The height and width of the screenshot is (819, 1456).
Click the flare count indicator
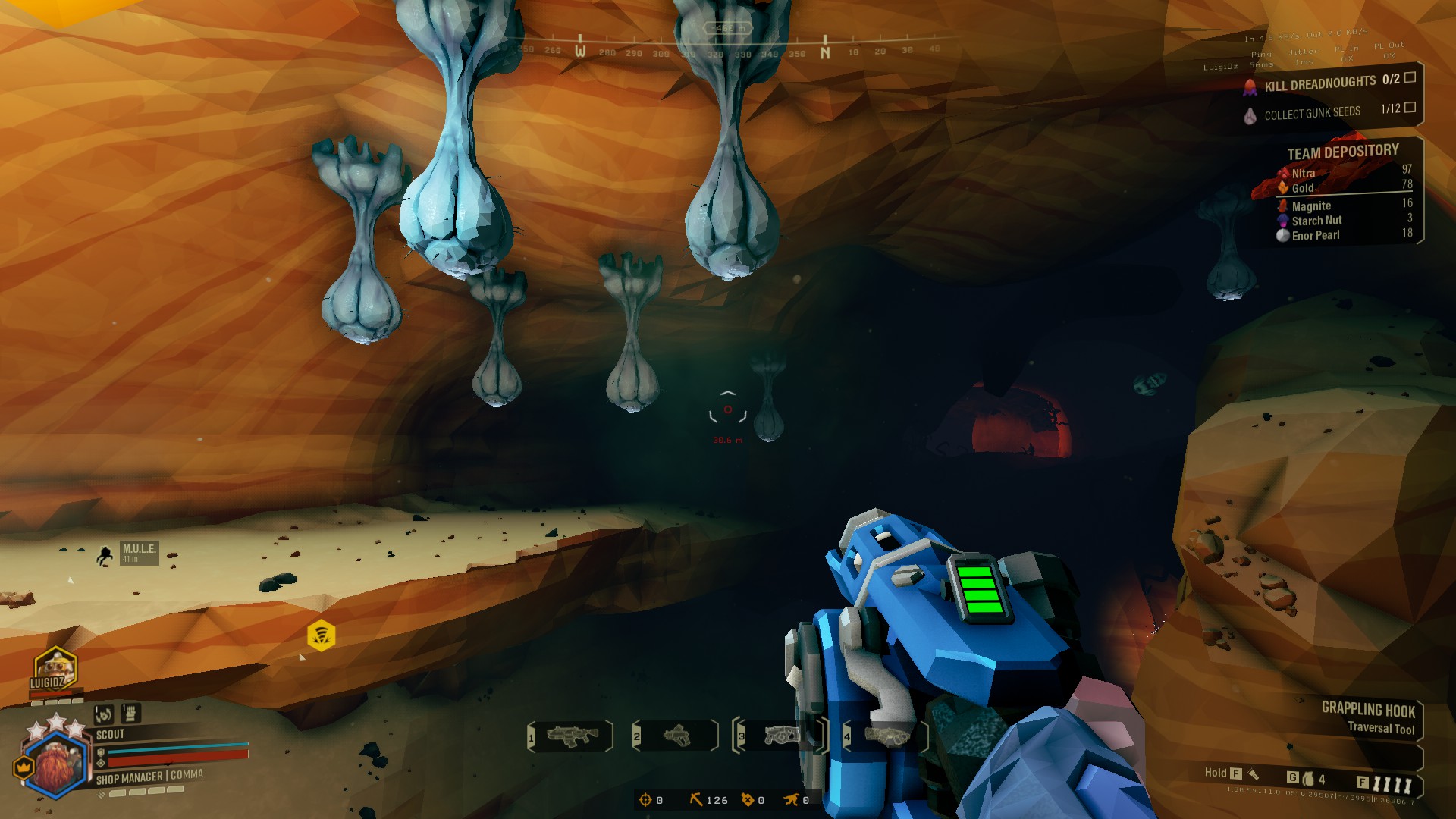(1386, 783)
